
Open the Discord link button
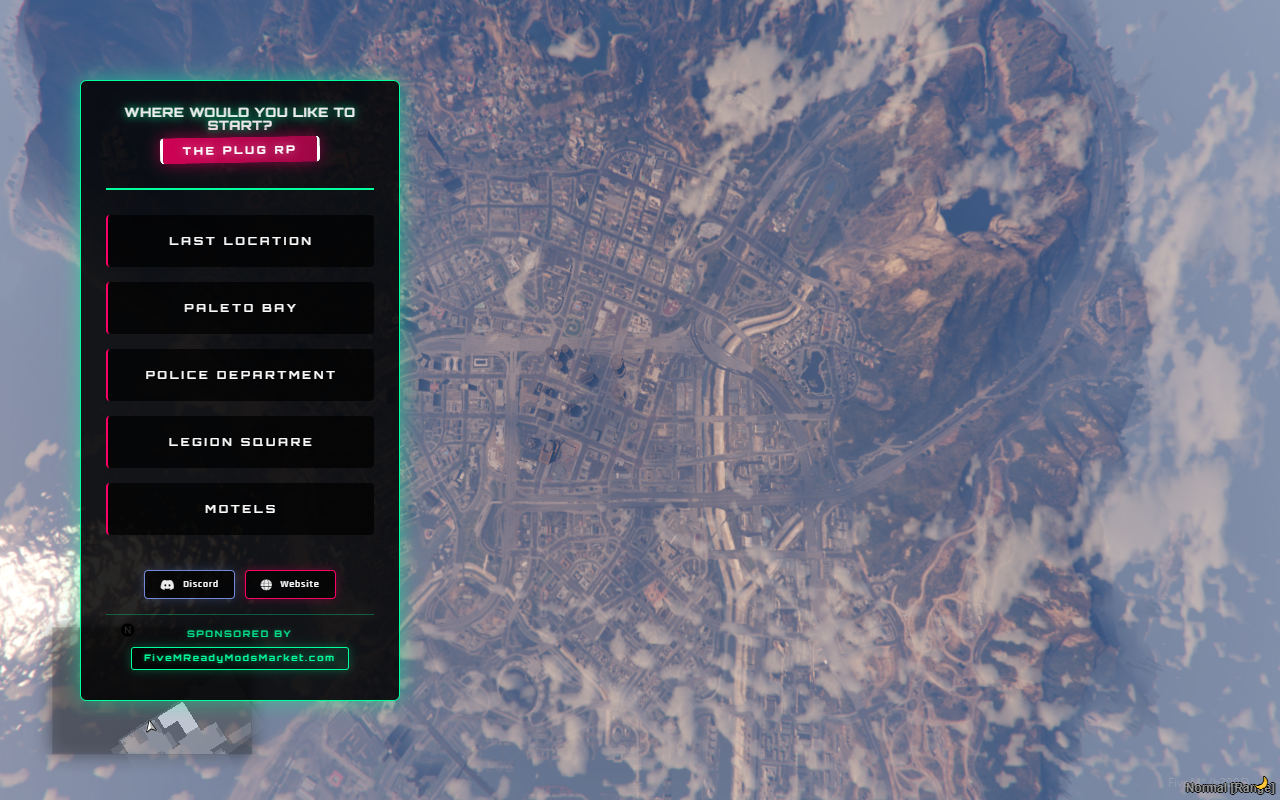[x=190, y=584]
